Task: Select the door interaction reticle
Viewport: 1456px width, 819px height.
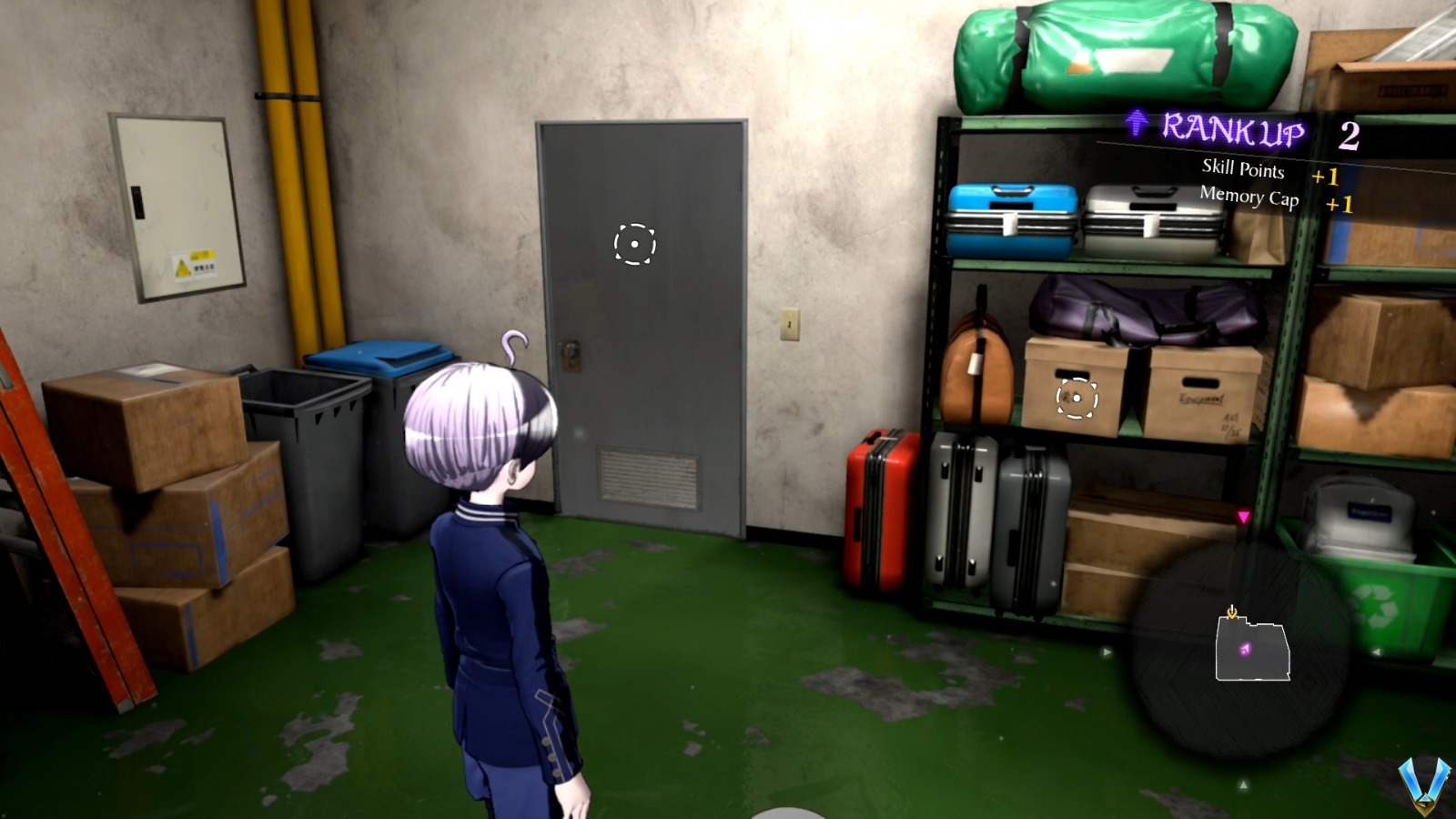Action: point(634,244)
